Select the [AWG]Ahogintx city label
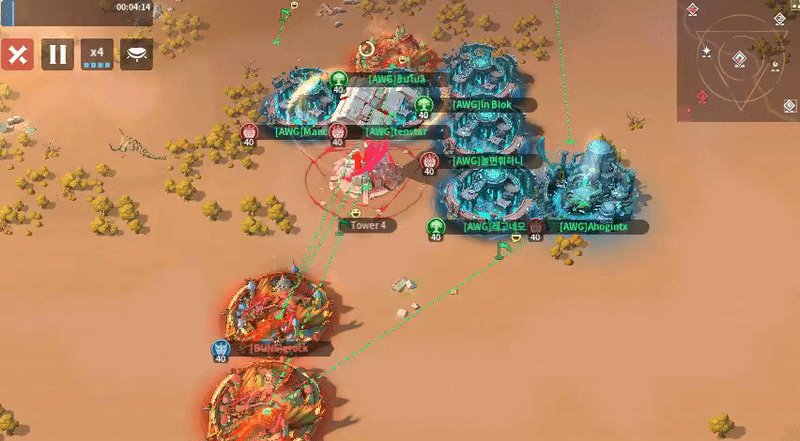Screen dimensions: 800x441 pyautogui.click(x=594, y=227)
